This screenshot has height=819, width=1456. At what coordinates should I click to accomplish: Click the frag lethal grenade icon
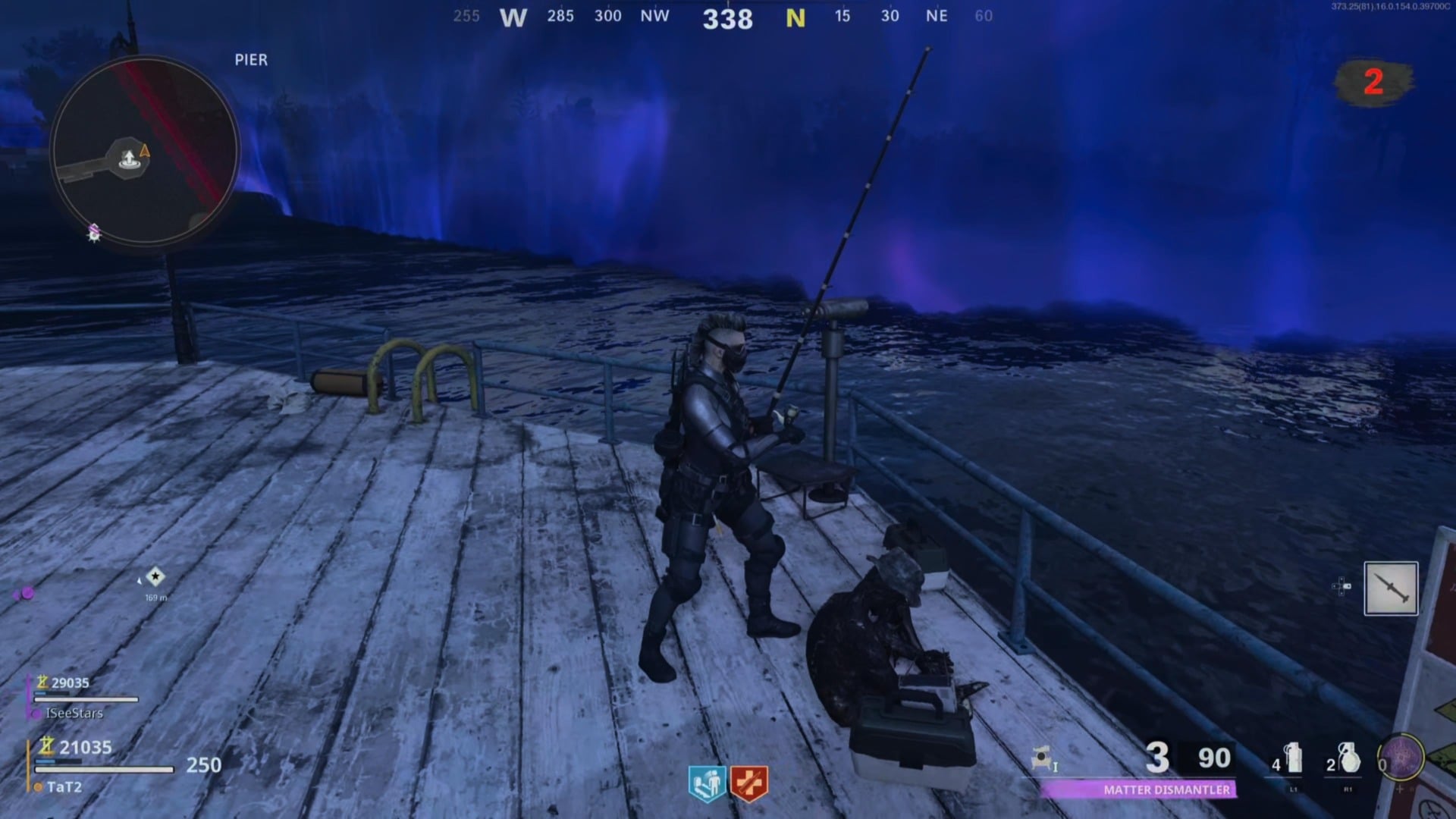[1350, 758]
